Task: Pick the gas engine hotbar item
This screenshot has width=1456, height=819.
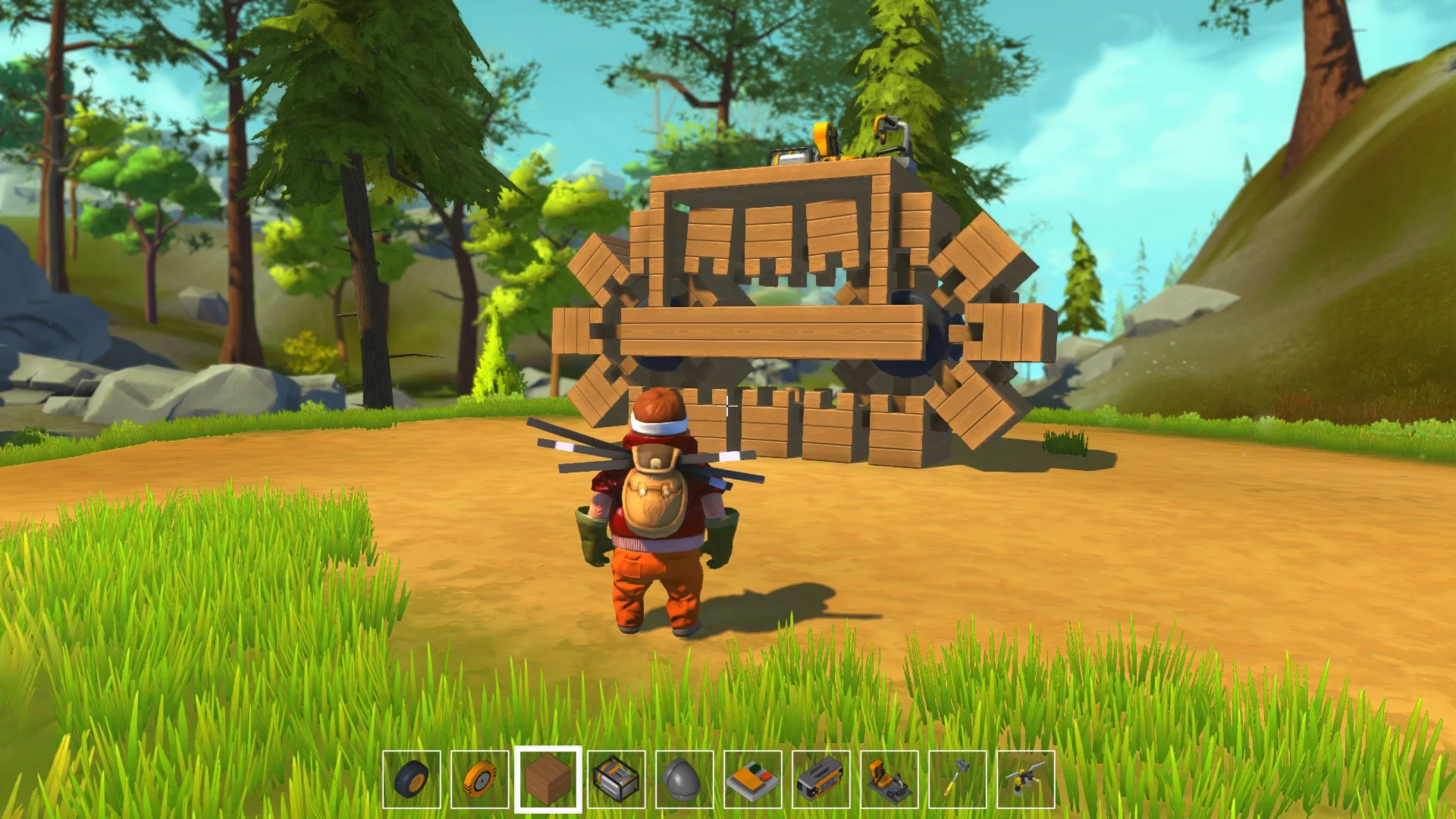Action: pos(617,779)
